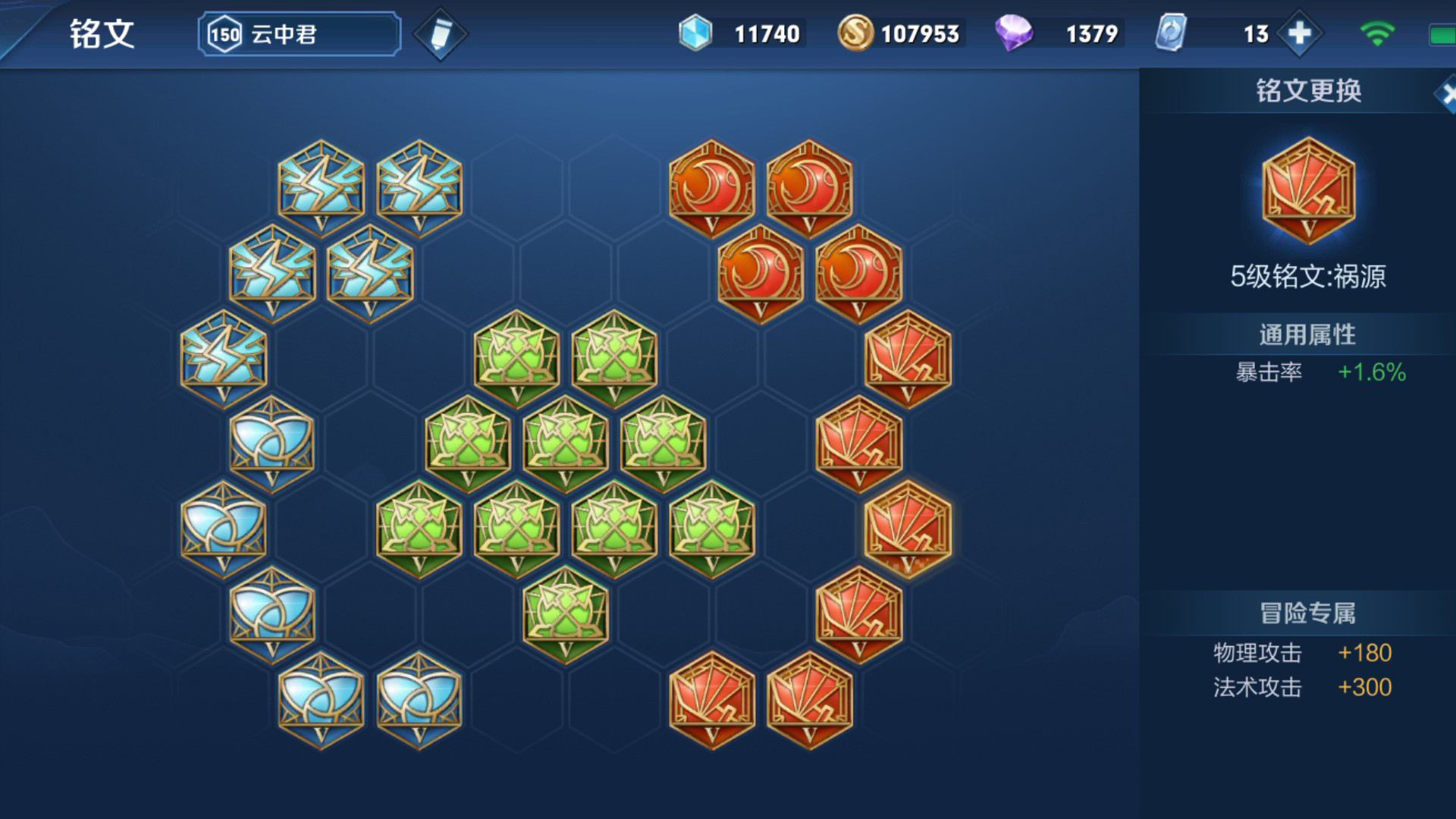Tap the pencil icon to rename page
Viewport: 1456px width, 819px height.
(x=440, y=34)
